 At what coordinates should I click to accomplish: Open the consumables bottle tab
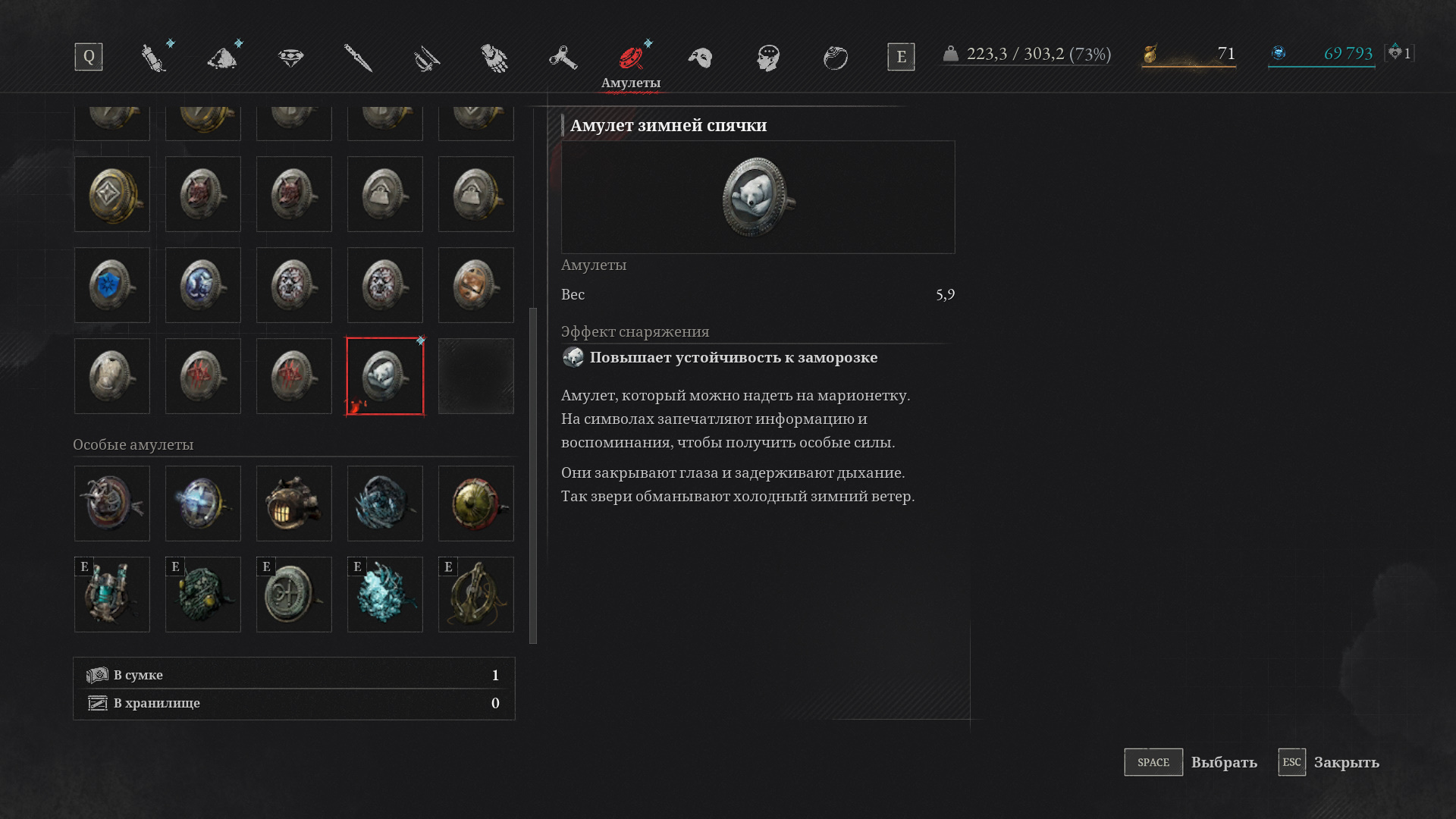154,58
